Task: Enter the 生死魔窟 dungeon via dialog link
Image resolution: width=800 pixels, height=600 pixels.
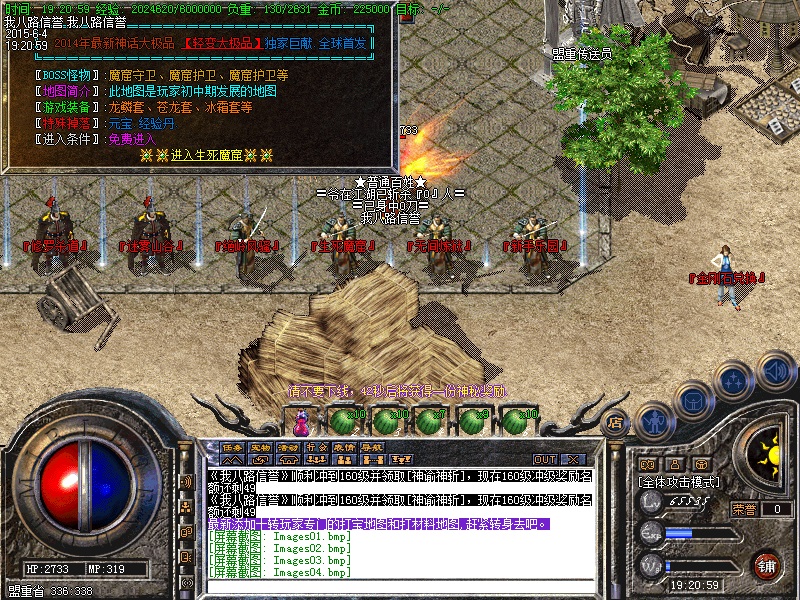Action: point(205,155)
